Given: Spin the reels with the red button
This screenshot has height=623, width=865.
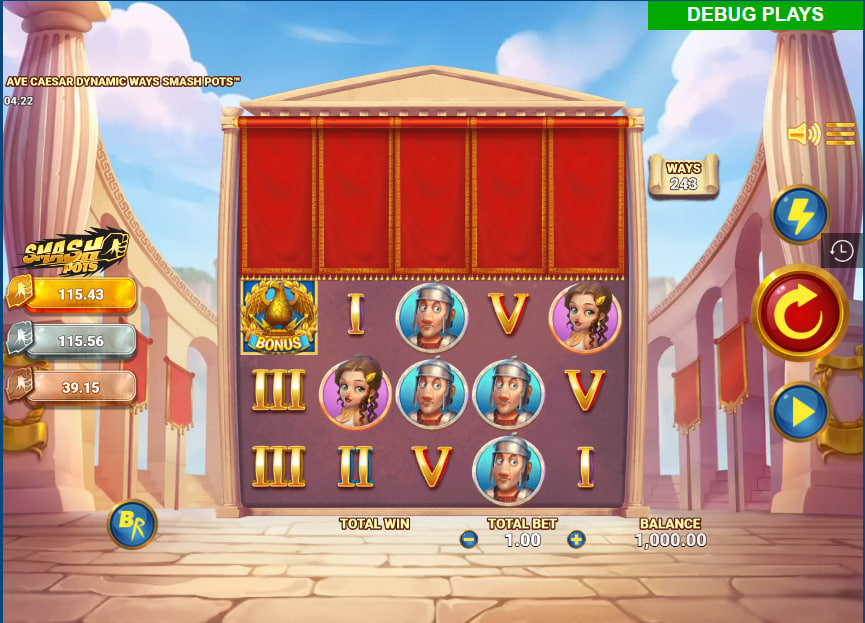Looking at the screenshot, I should 799,314.
